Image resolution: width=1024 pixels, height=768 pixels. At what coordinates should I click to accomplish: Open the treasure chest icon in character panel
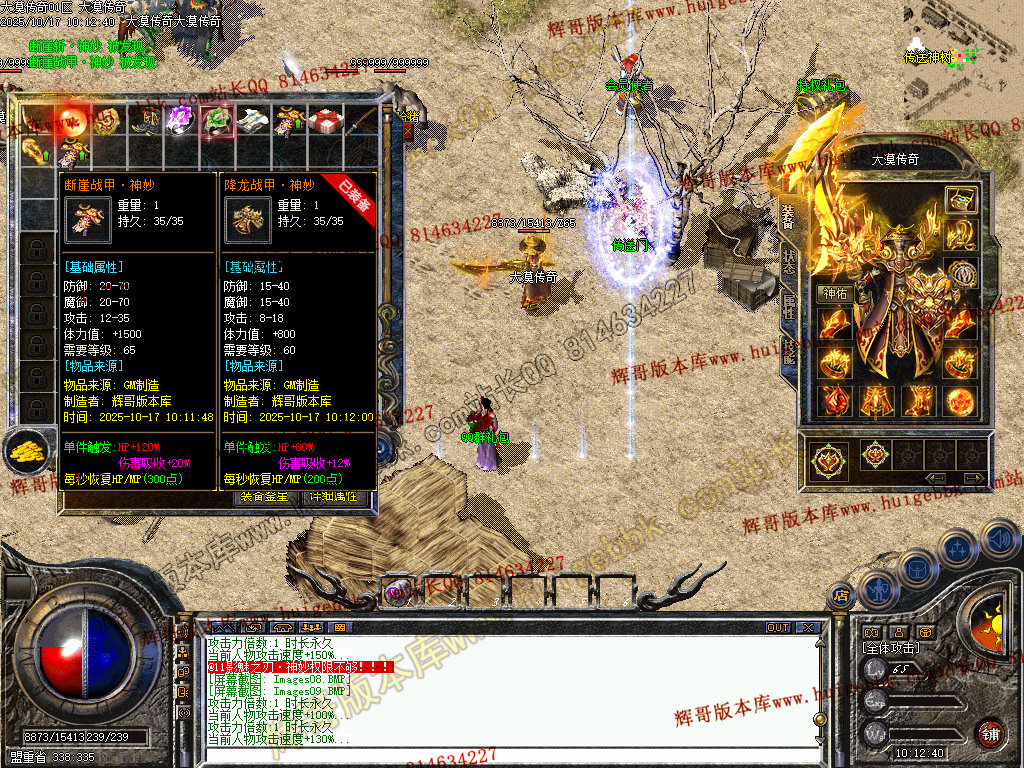pos(961,199)
